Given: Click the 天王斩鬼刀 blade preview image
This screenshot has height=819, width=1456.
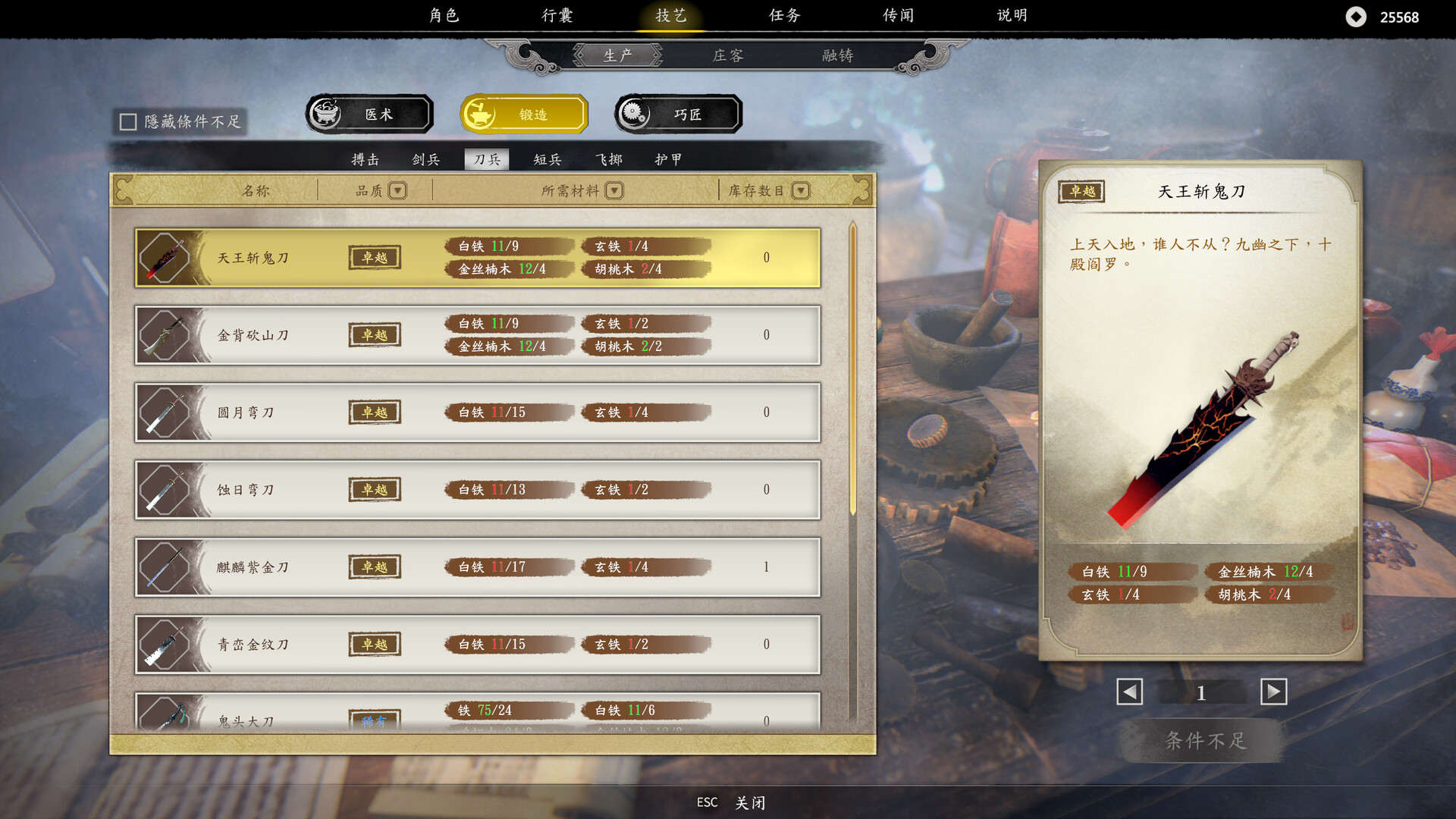Looking at the screenshot, I should pos(1206,425).
